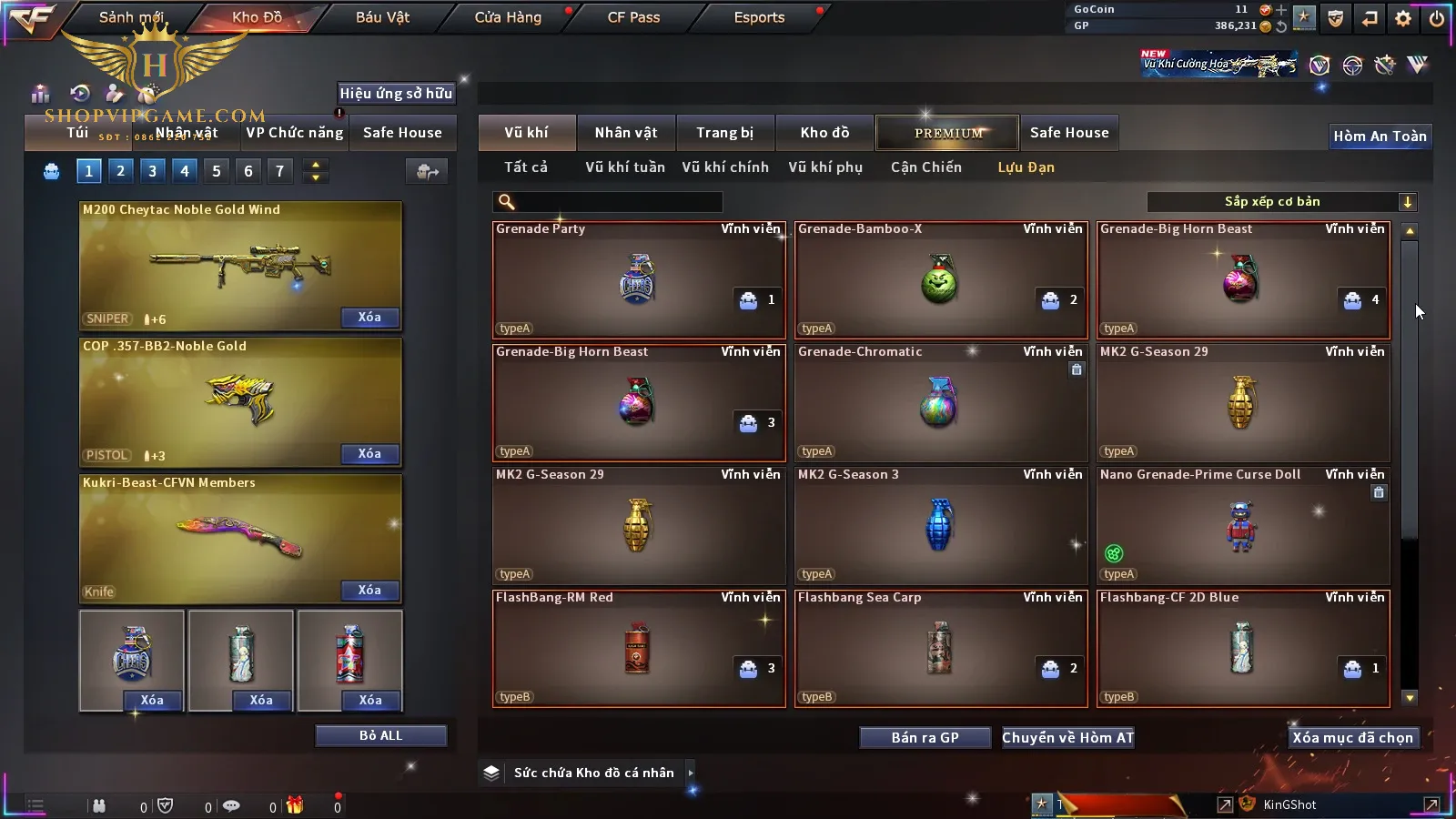
Task: Delete selection via Xóa mục đã chọn
Action: coord(1352,738)
